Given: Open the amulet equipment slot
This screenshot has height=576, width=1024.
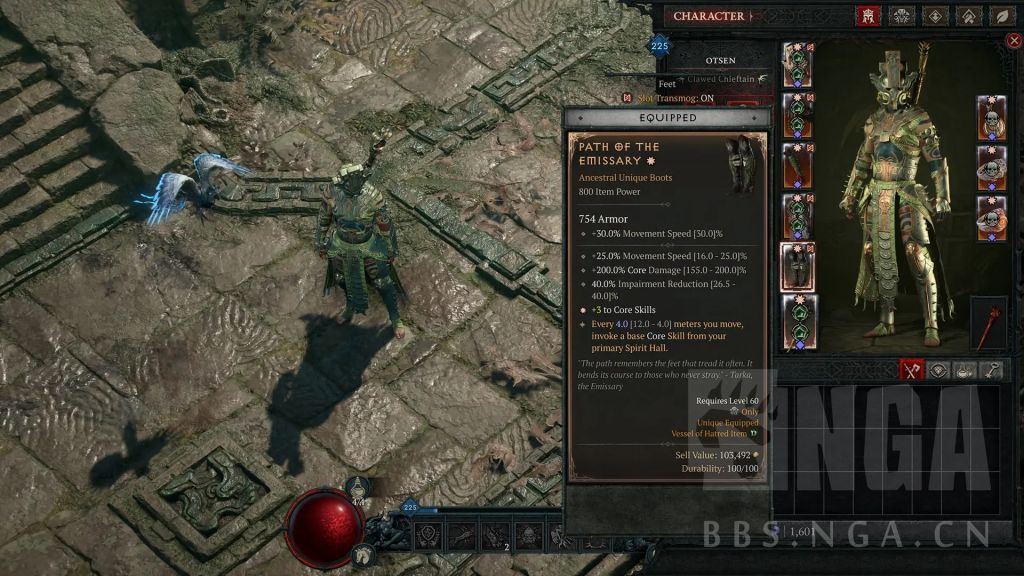Looking at the screenshot, I should [990, 118].
